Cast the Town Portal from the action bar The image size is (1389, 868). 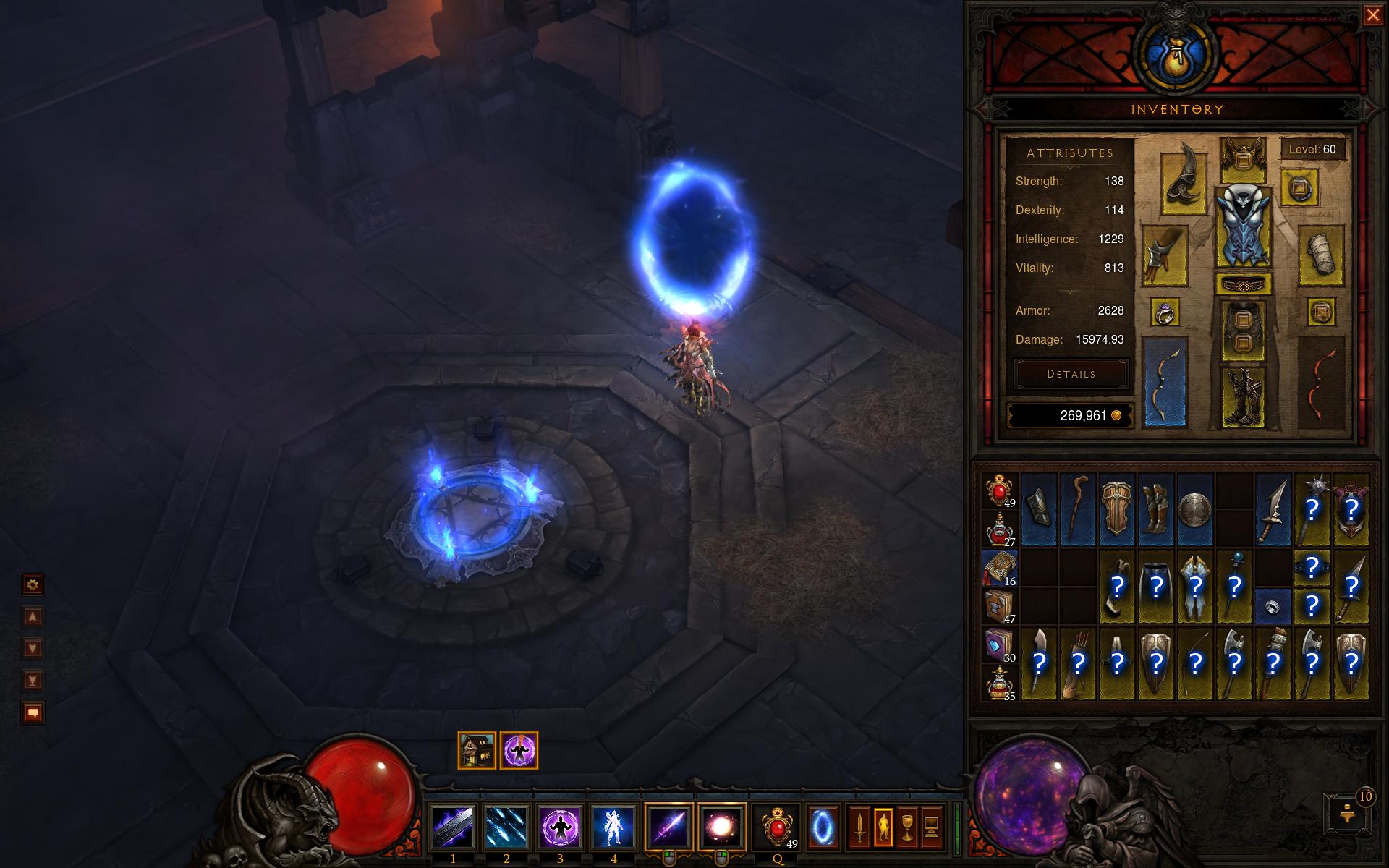tap(823, 827)
